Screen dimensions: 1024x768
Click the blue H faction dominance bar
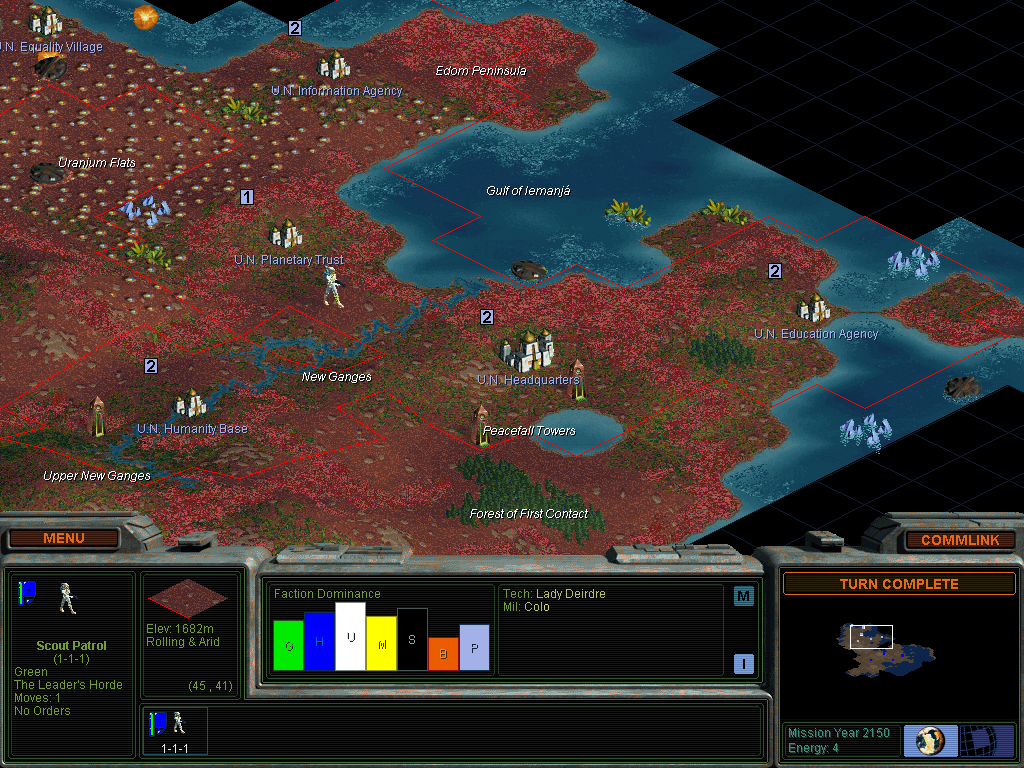click(x=319, y=641)
